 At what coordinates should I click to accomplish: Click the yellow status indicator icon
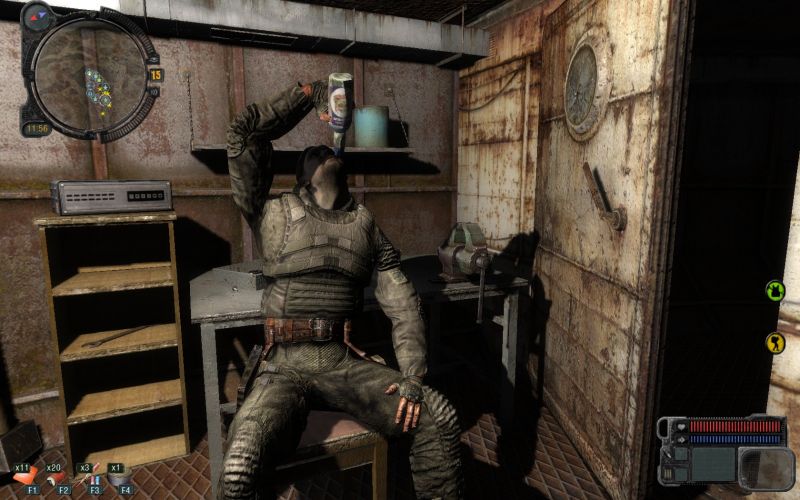coord(775,343)
